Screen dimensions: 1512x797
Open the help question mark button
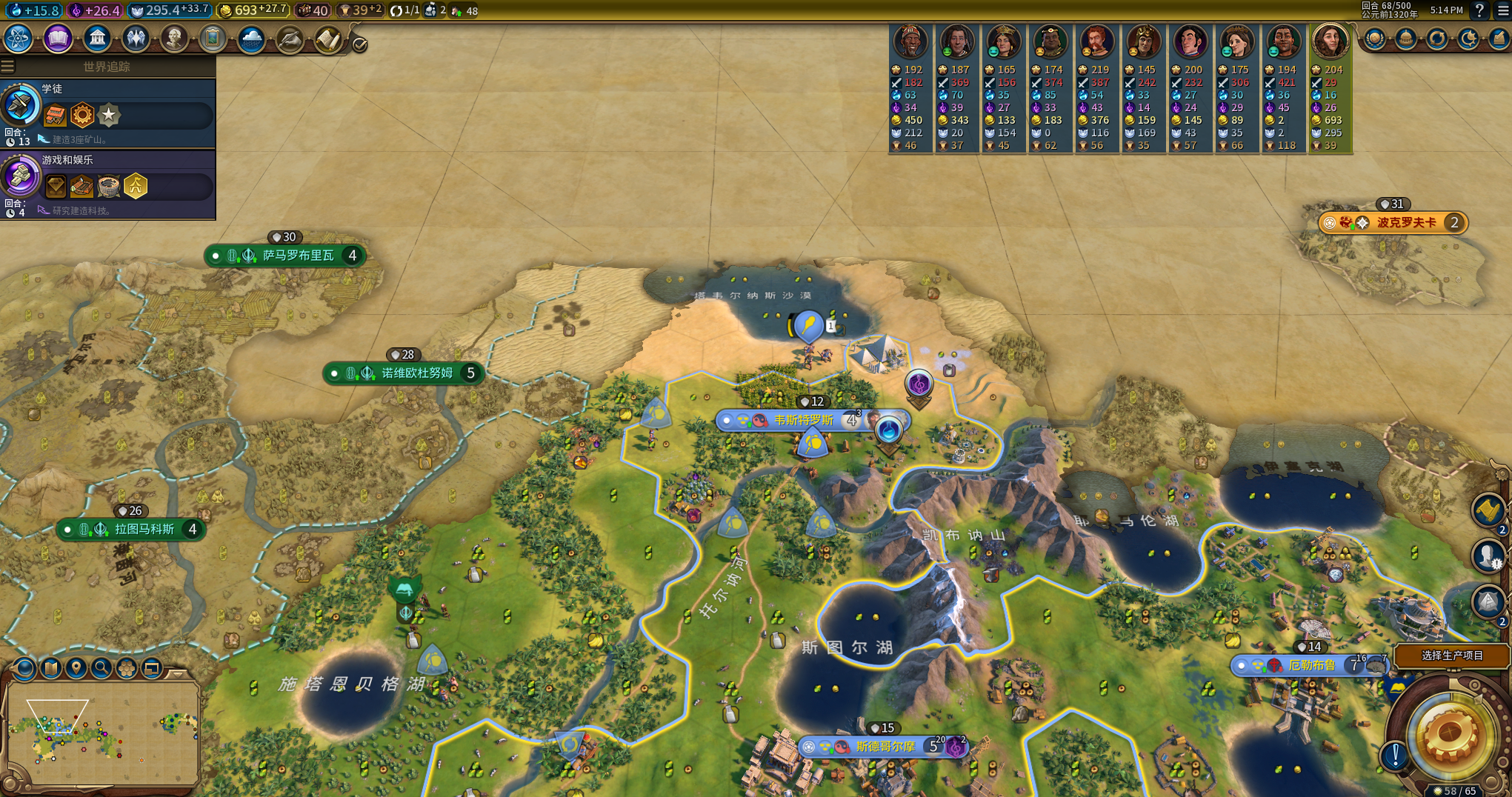(1479, 10)
